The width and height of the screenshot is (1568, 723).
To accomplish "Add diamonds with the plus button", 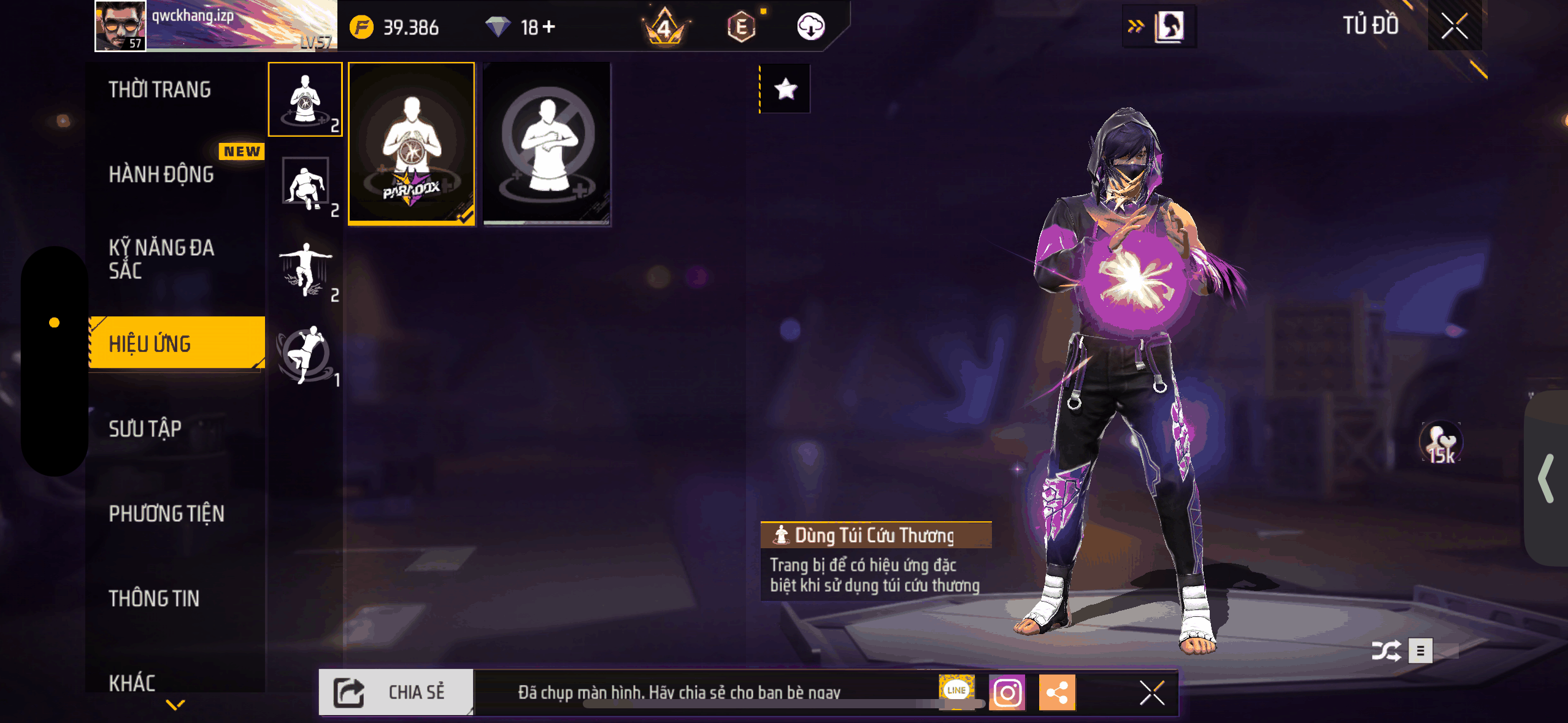I will click(x=549, y=27).
